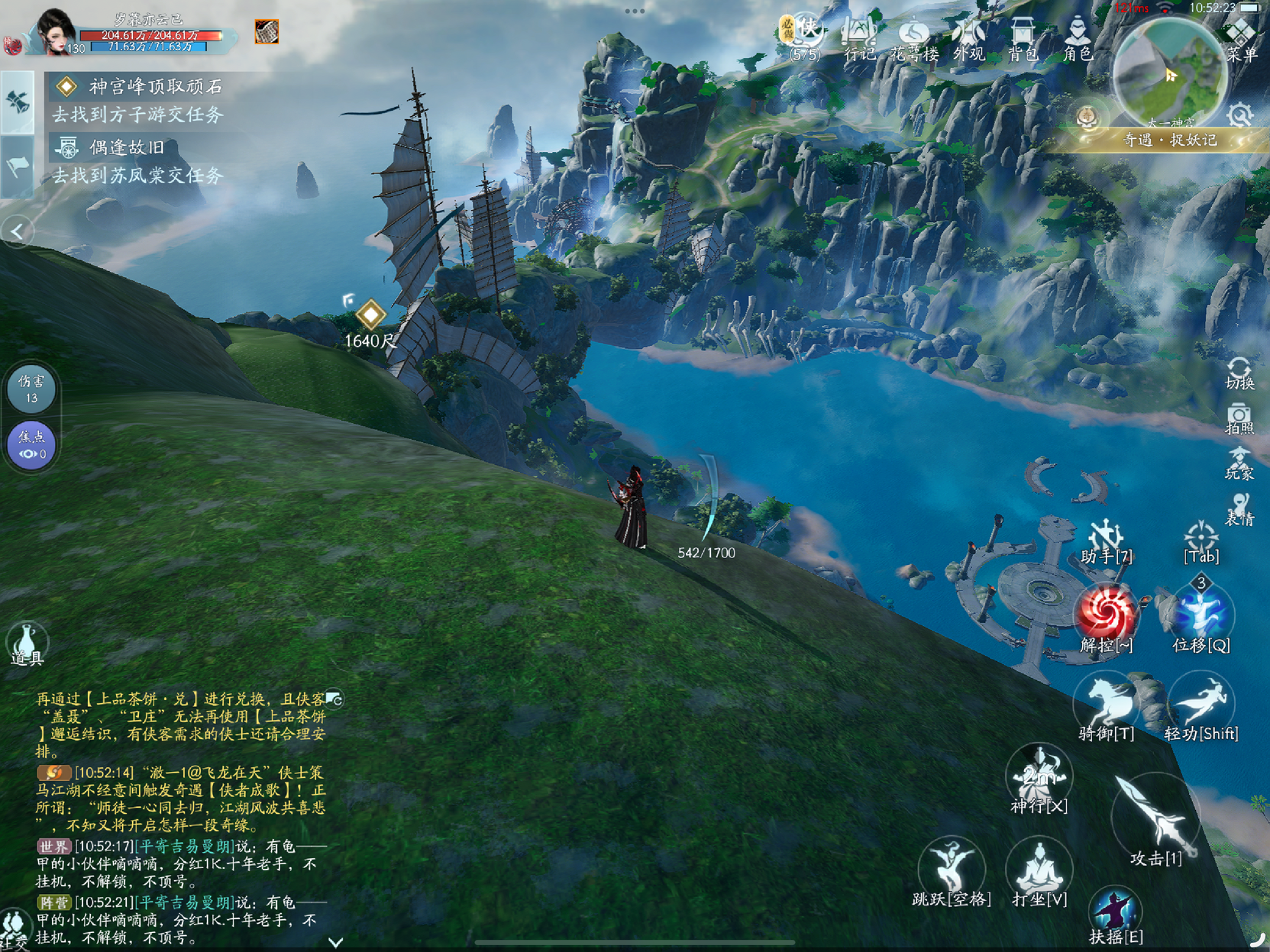
Task: Activate the 解控 red swirl skill
Action: (1106, 617)
